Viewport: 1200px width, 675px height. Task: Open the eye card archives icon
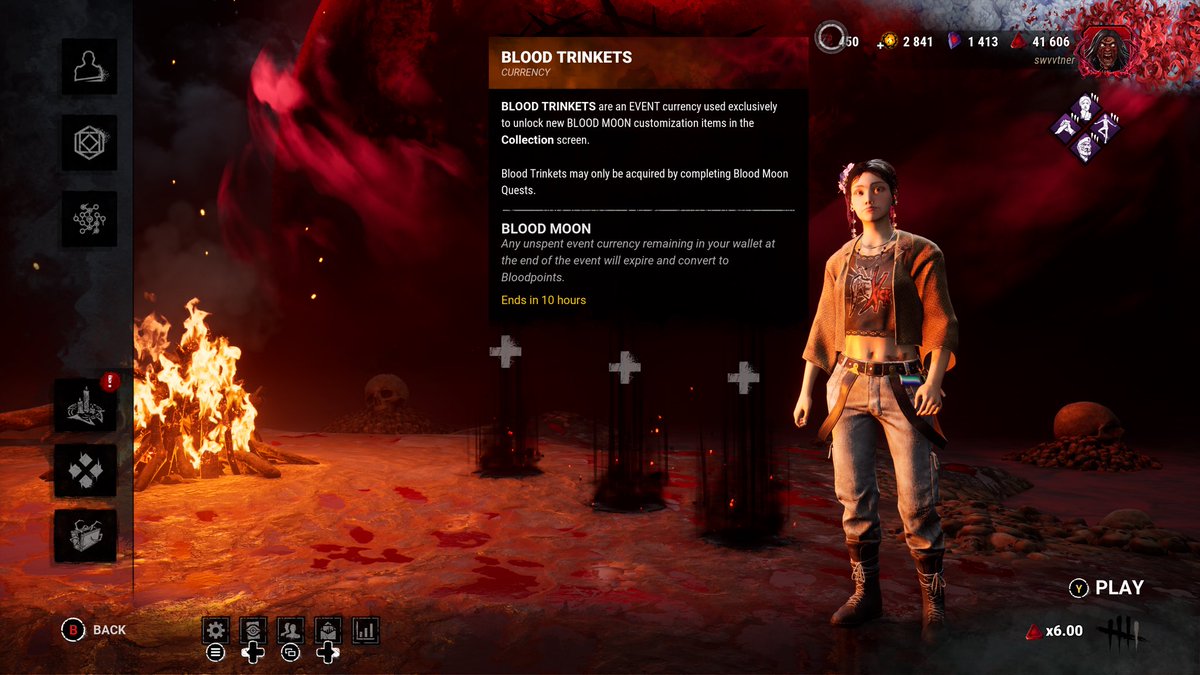pos(253,630)
